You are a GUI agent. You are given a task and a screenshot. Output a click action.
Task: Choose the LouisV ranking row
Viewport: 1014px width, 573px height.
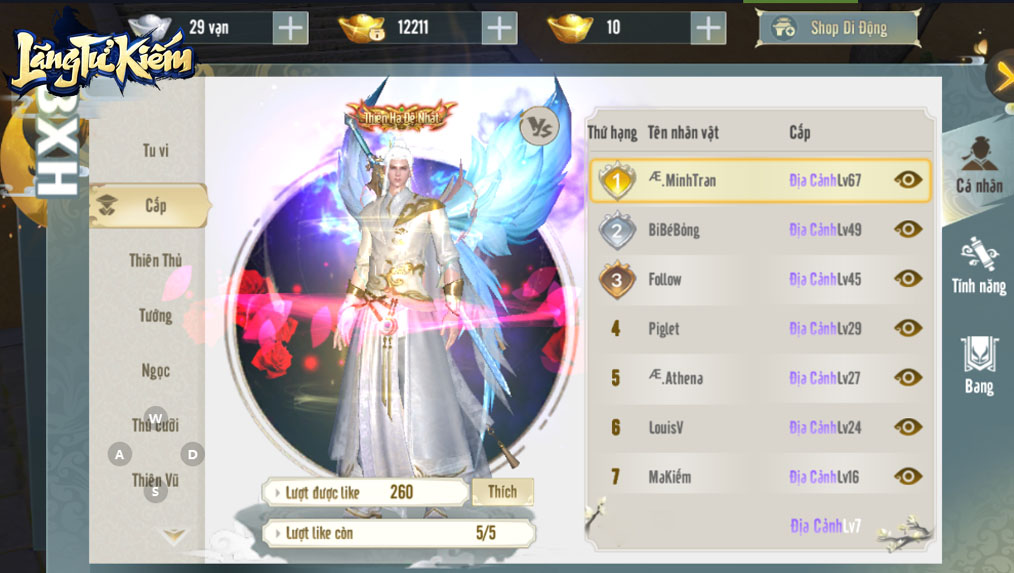coord(758,427)
